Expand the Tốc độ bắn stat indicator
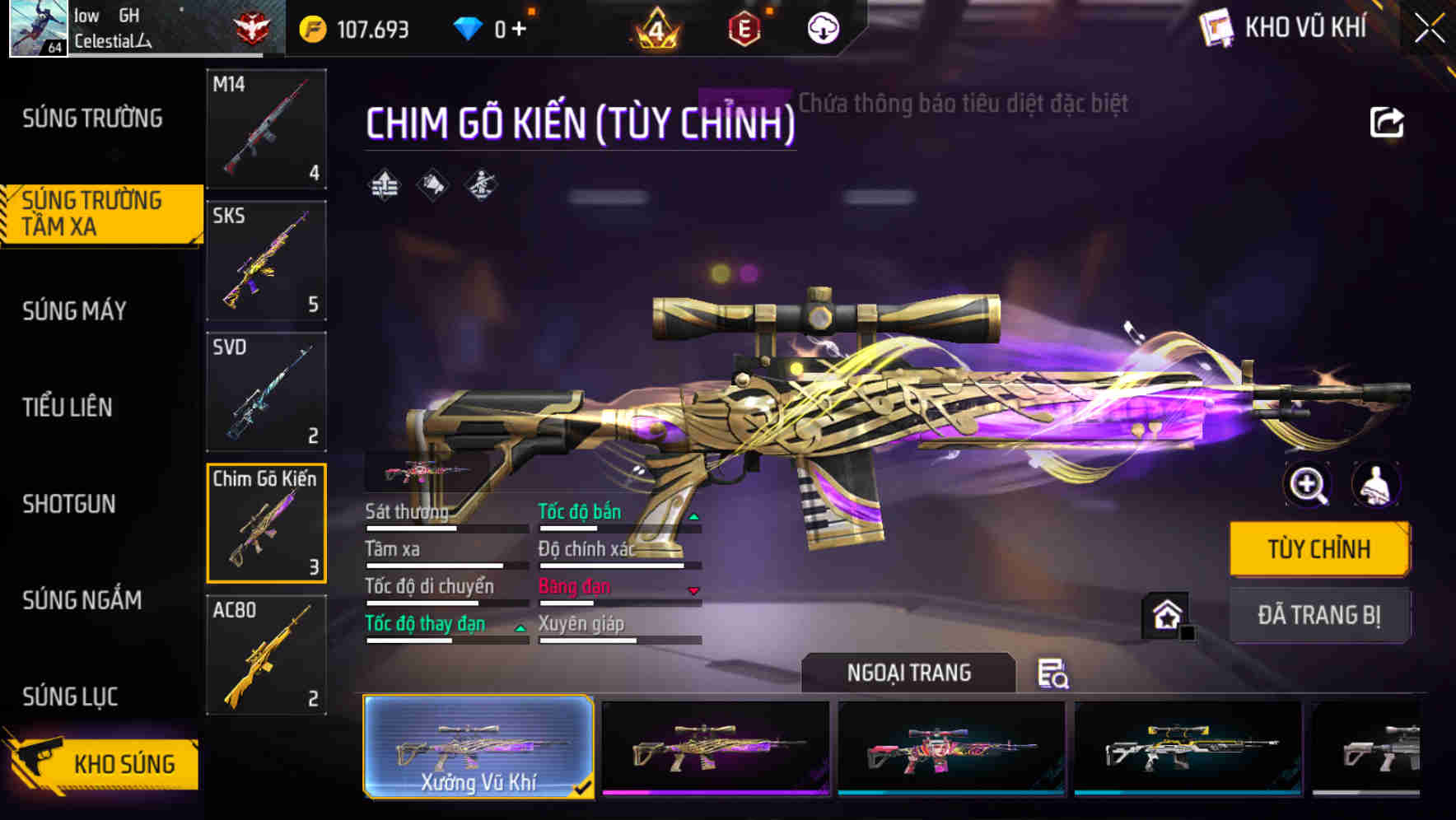Image resolution: width=1456 pixels, height=820 pixels. coord(694,517)
